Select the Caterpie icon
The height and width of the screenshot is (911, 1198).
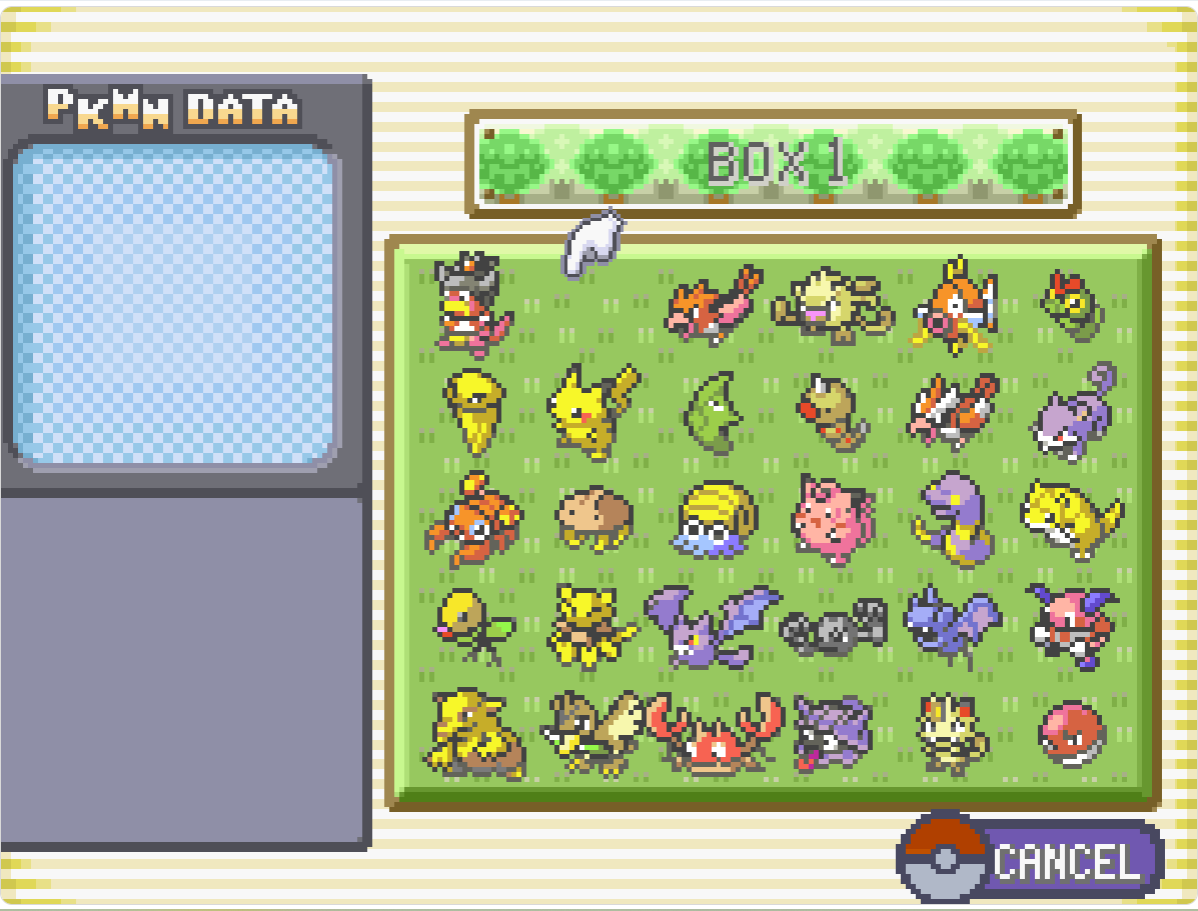(1072, 302)
